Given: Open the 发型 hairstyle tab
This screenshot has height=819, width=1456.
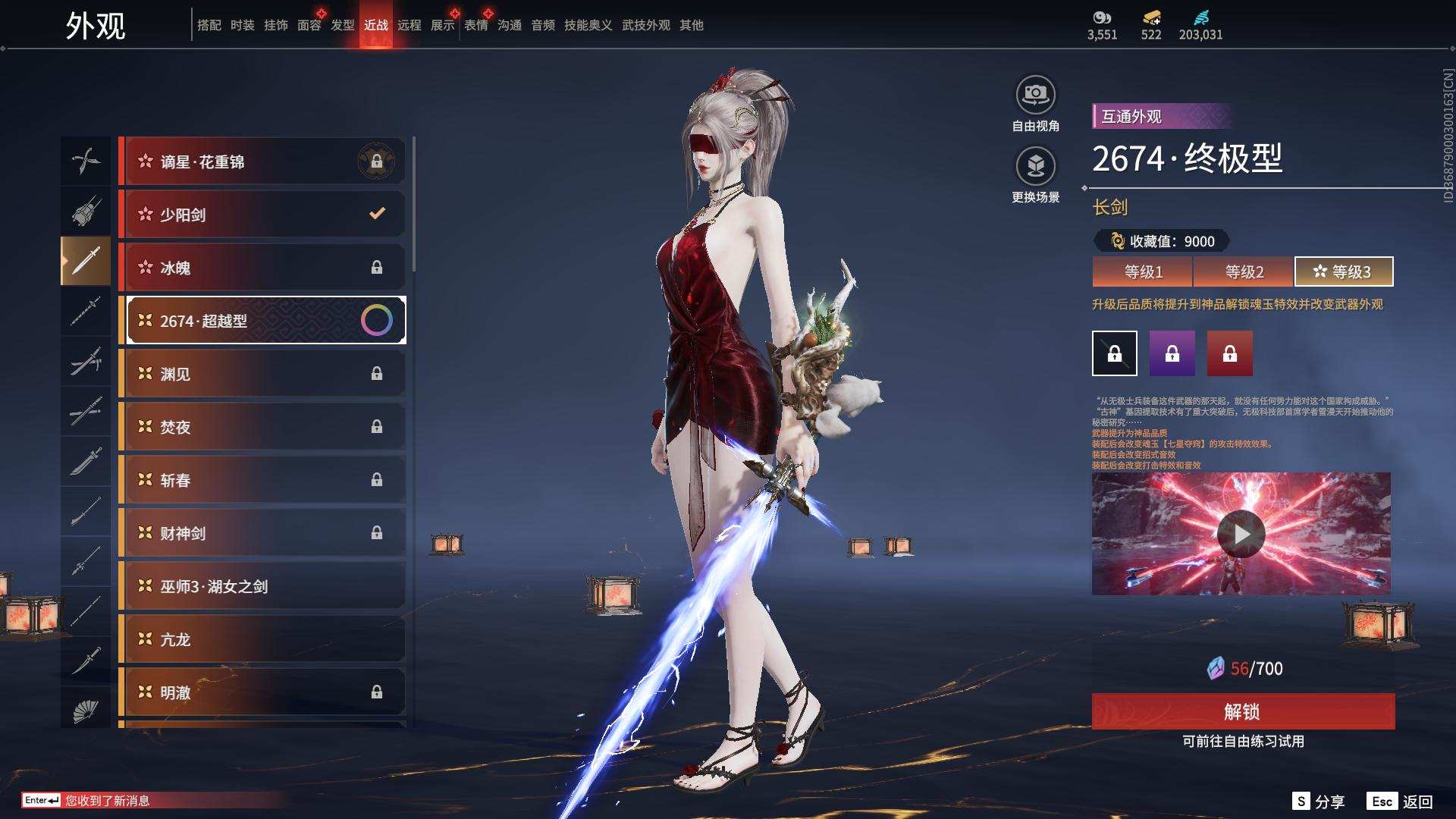Looking at the screenshot, I should 343,25.
